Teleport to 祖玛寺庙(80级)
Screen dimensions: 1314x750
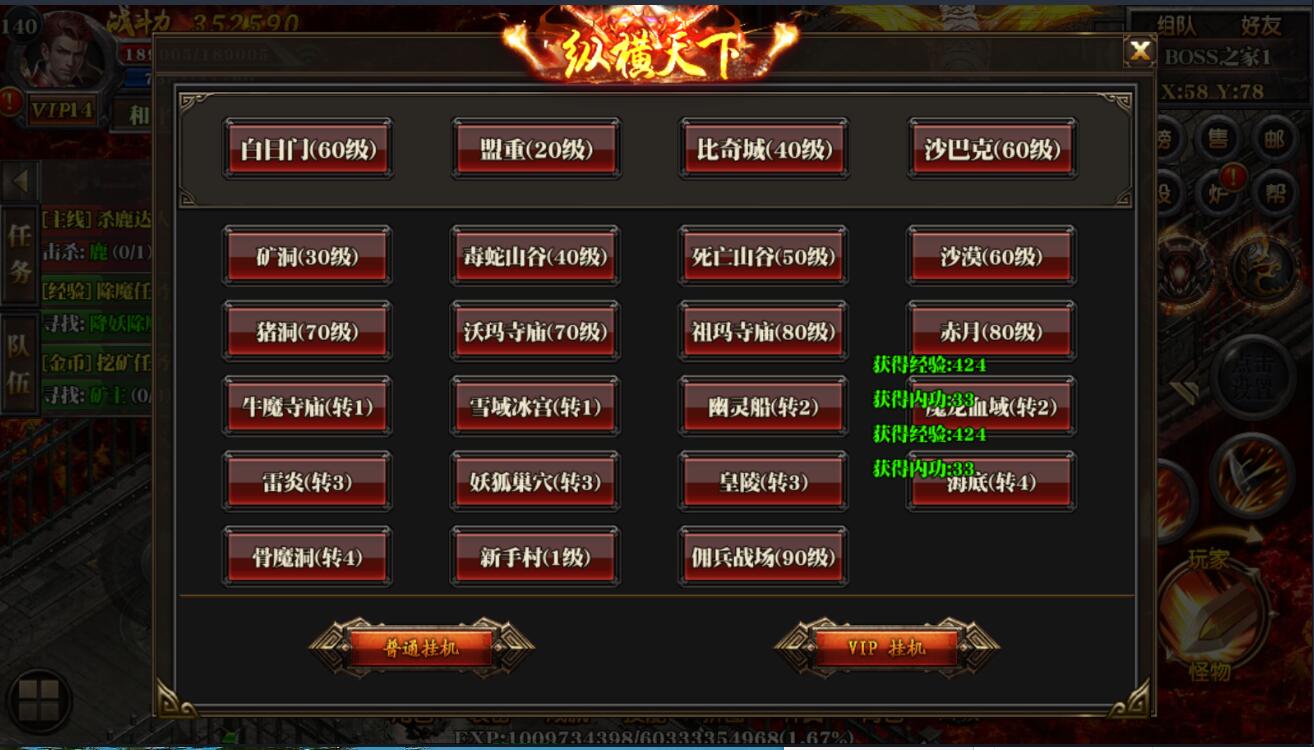(x=763, y=331)
